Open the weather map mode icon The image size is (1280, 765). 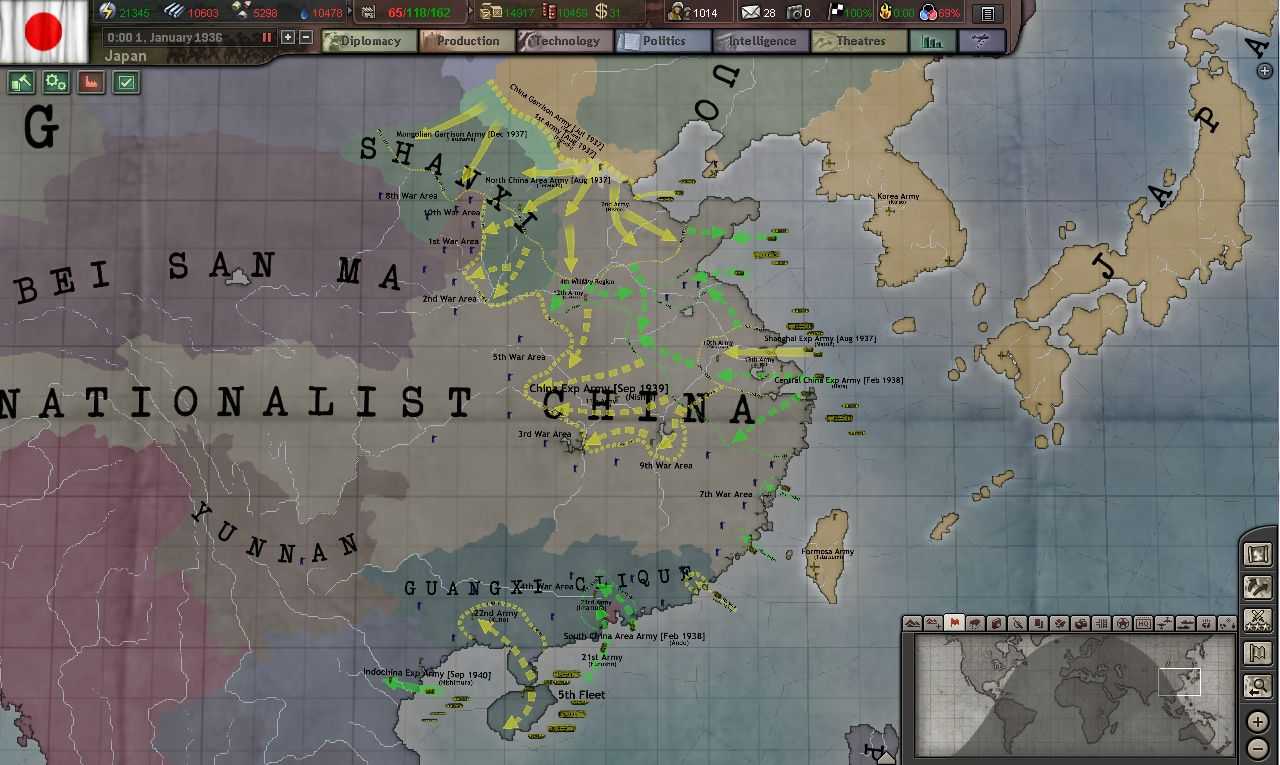point(974,622)
